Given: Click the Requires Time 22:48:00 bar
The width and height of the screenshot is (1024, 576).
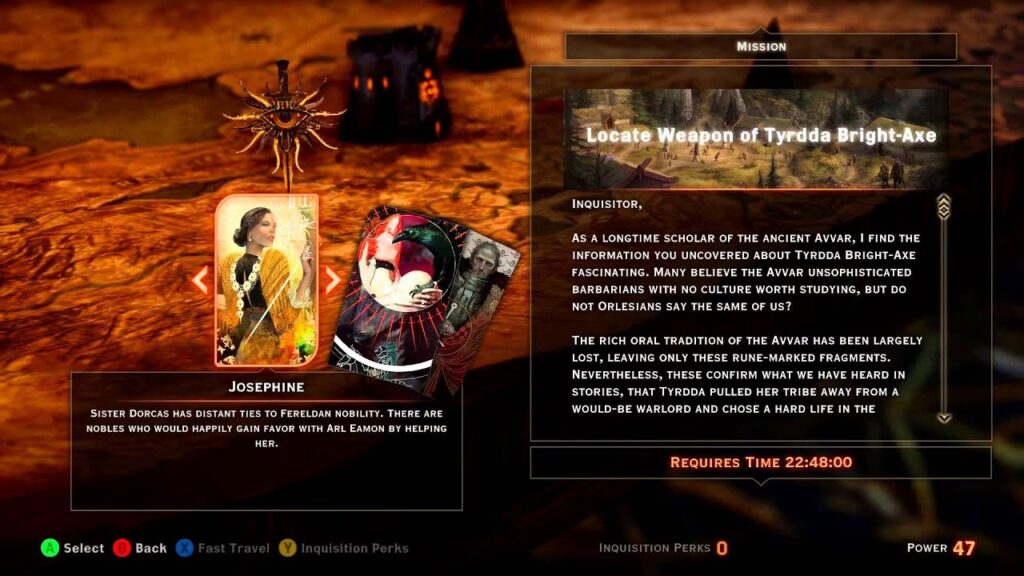Looking at the screenshot, I should pyautogui.click(x=760, y=462).
